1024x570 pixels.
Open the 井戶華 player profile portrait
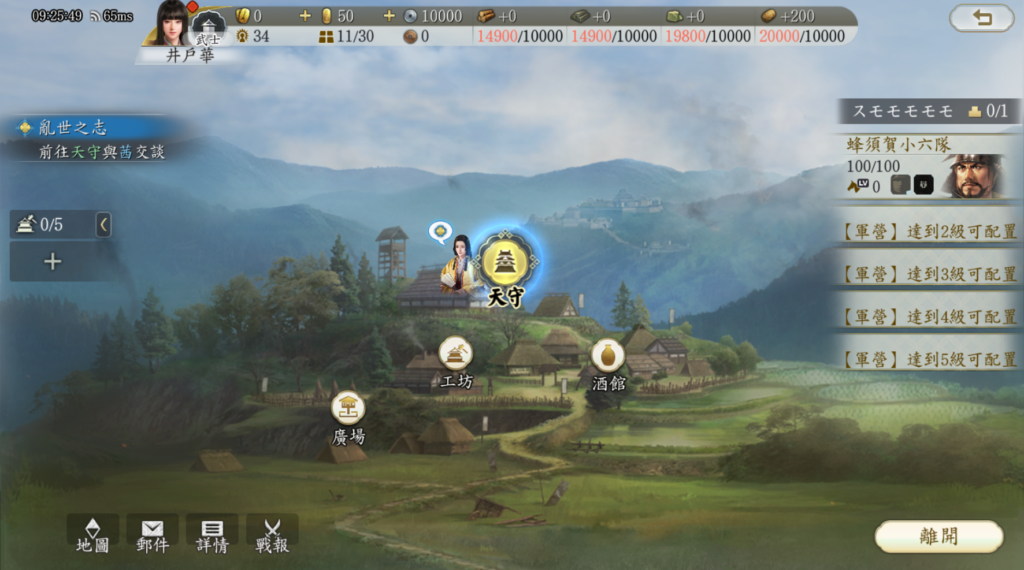pos(174,24)
